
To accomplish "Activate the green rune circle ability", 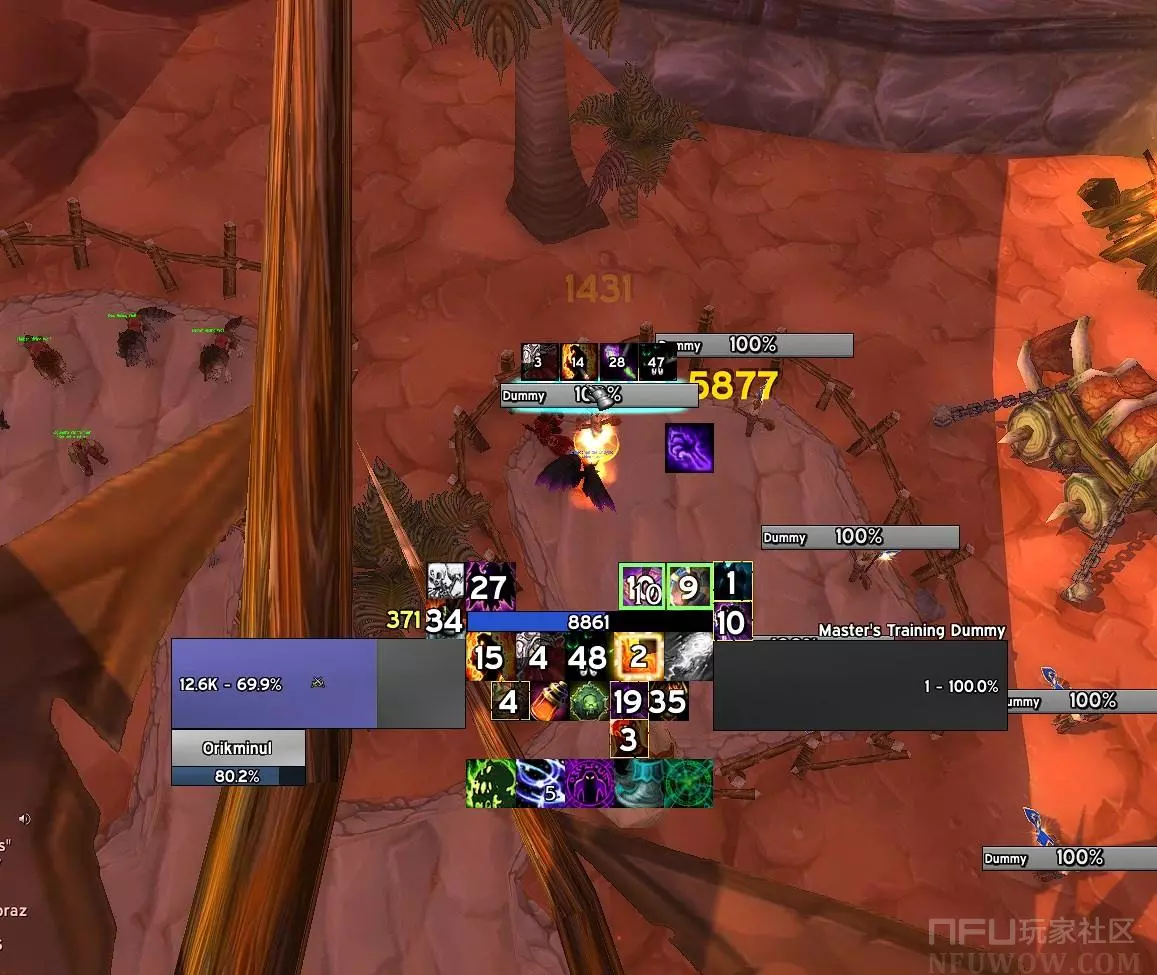I will coord(688,783).
